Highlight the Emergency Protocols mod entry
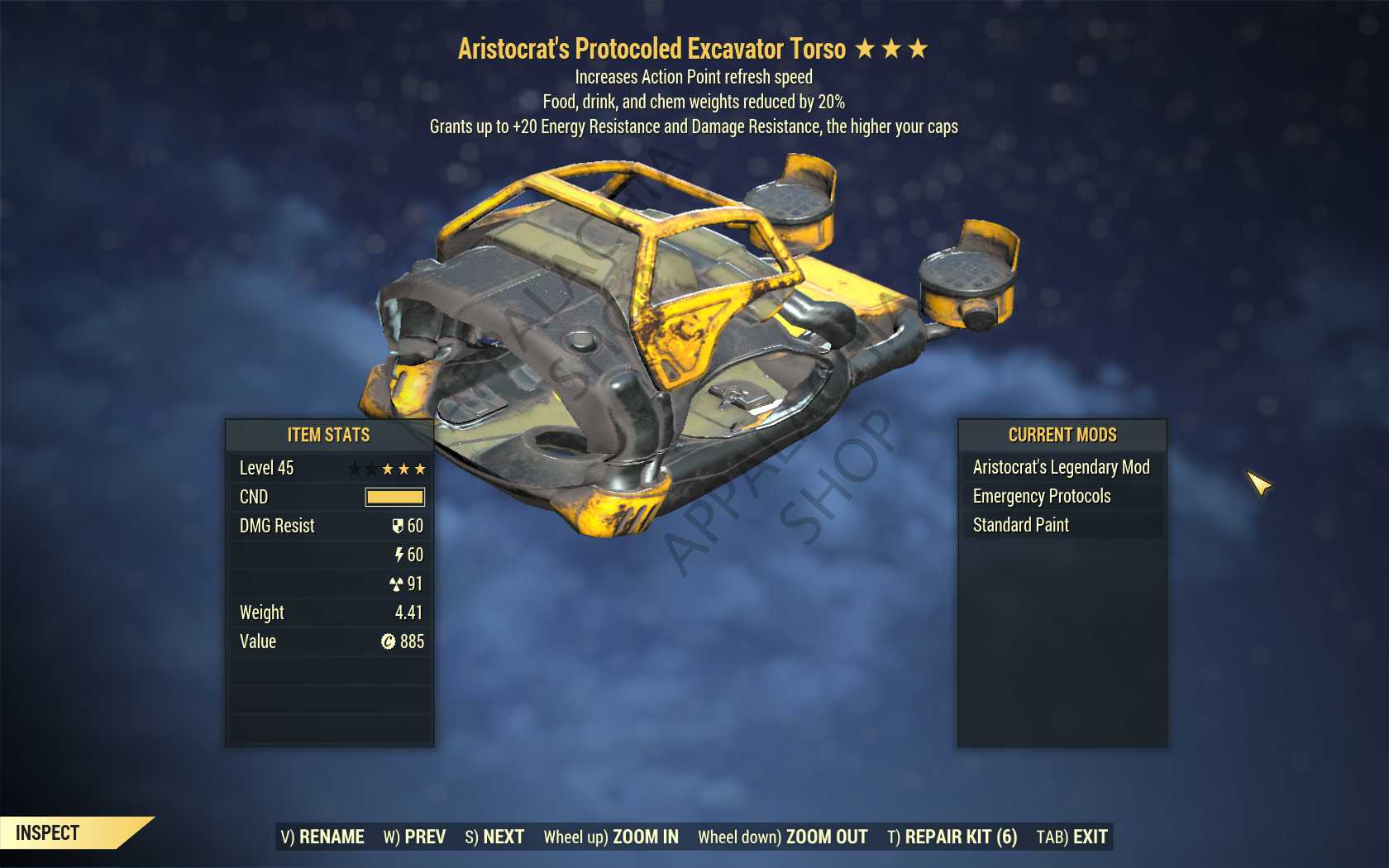Image resolution: width=1389 pixels, height=868 pixels. 1042,496
